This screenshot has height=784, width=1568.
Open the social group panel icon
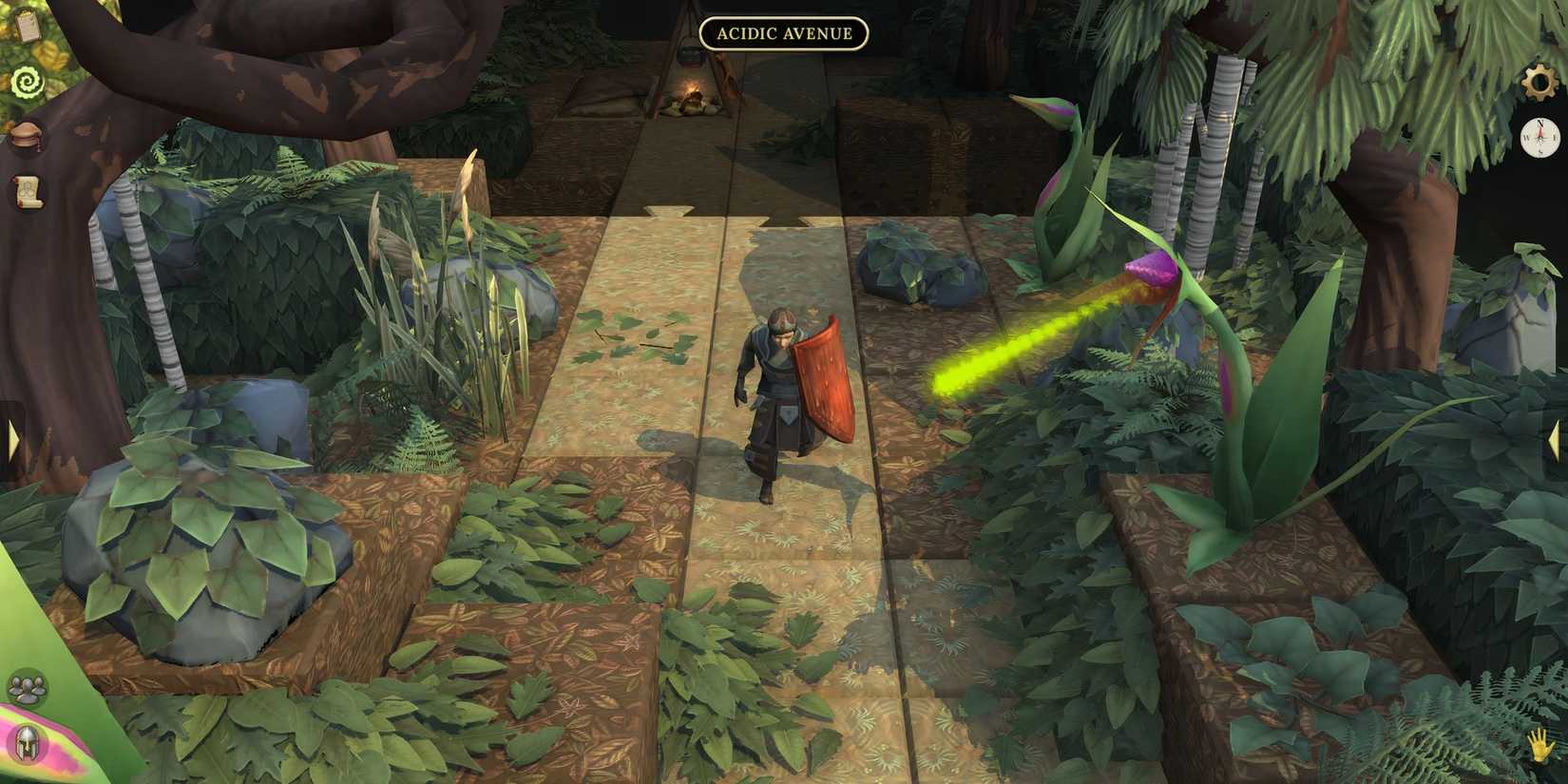click(x=28, y=688)
